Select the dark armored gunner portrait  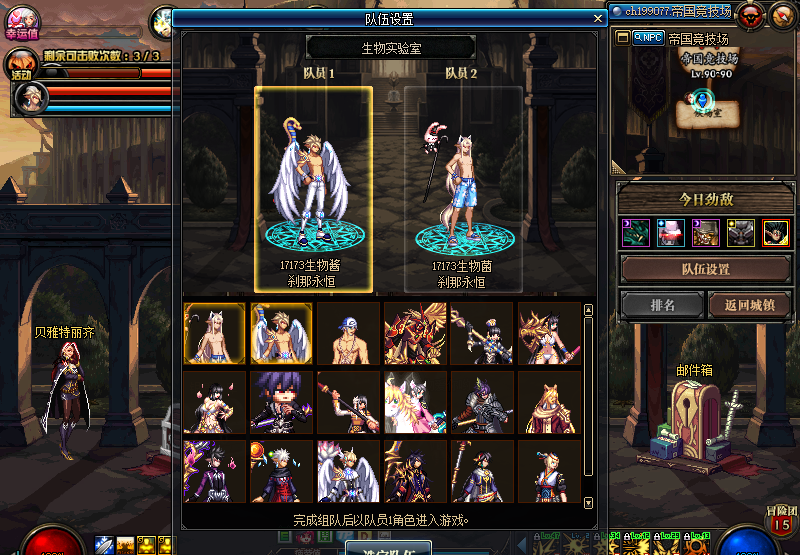482,402
